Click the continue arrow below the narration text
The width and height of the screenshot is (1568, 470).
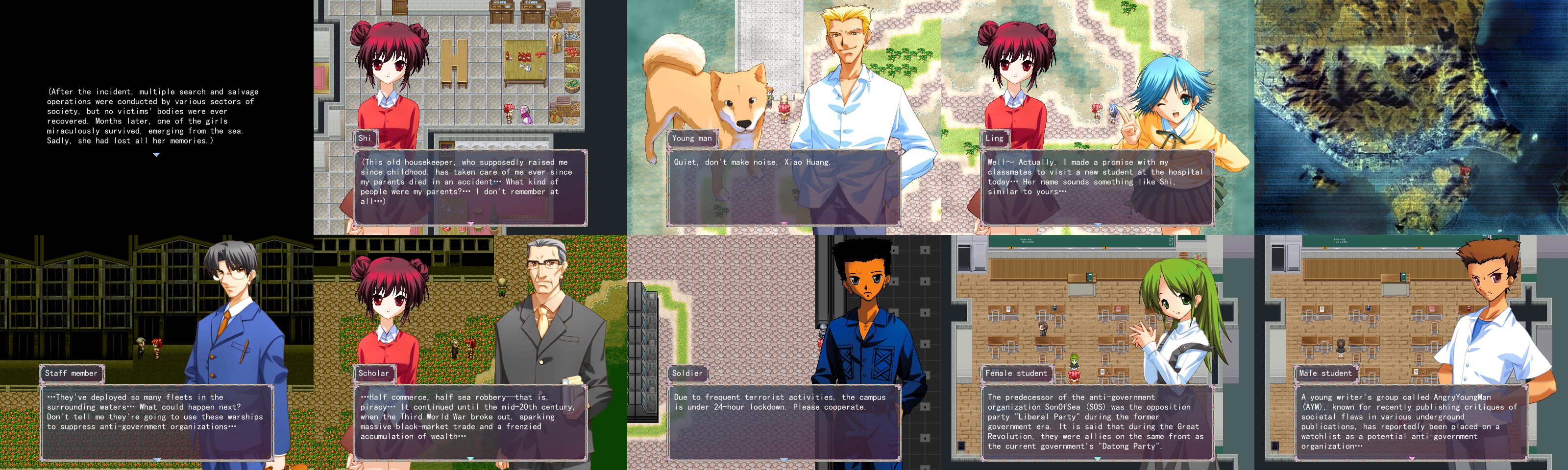[156, 155]
